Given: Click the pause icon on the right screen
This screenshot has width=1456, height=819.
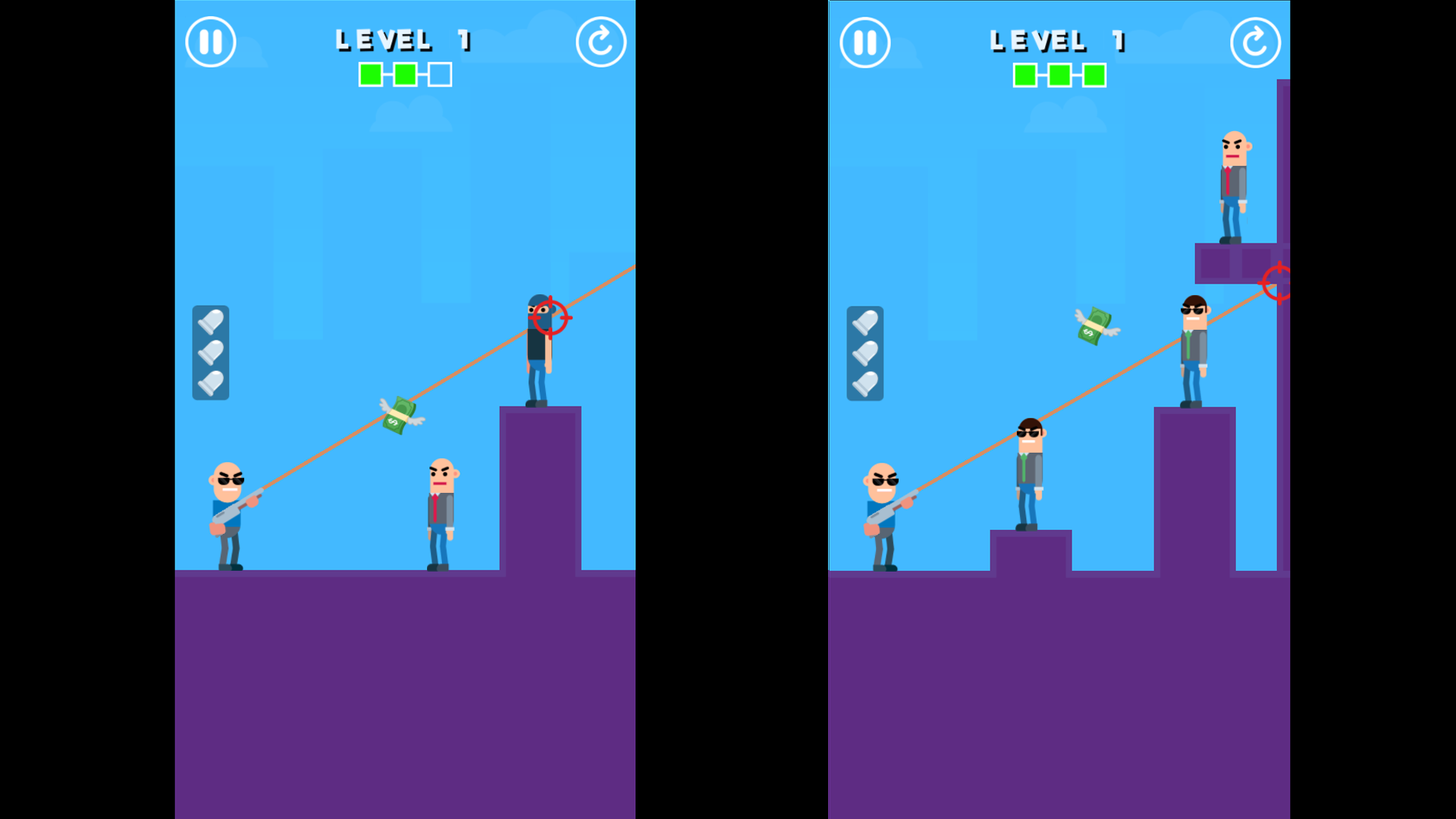Looking at the screenshot, I should coord(865,42).
